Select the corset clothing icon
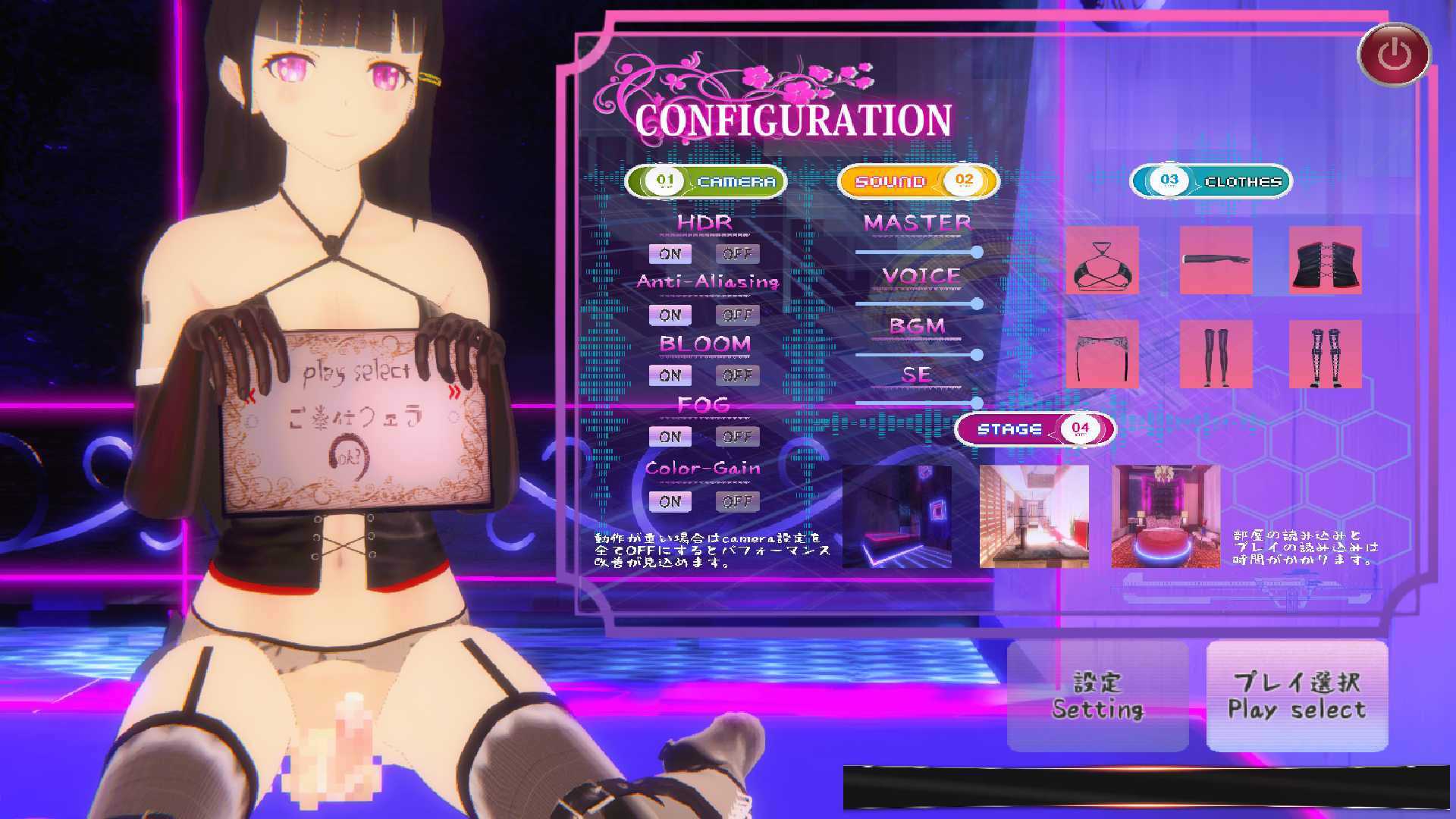The image size is (1456, 819). point(1325,262)
